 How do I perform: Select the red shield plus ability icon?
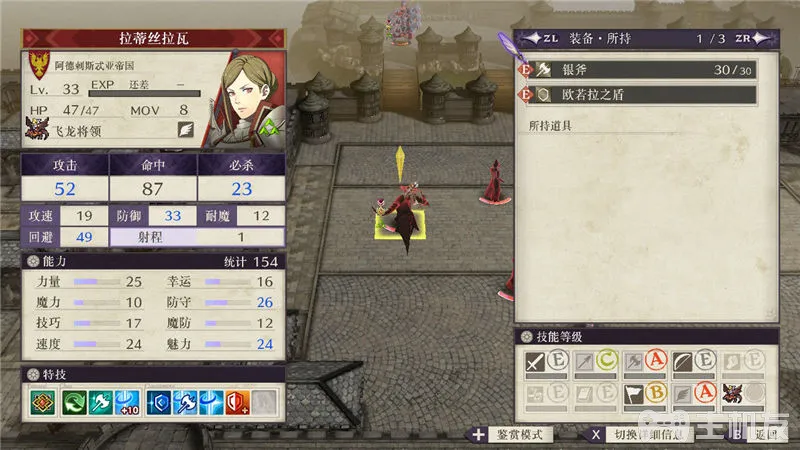(236, 402)
